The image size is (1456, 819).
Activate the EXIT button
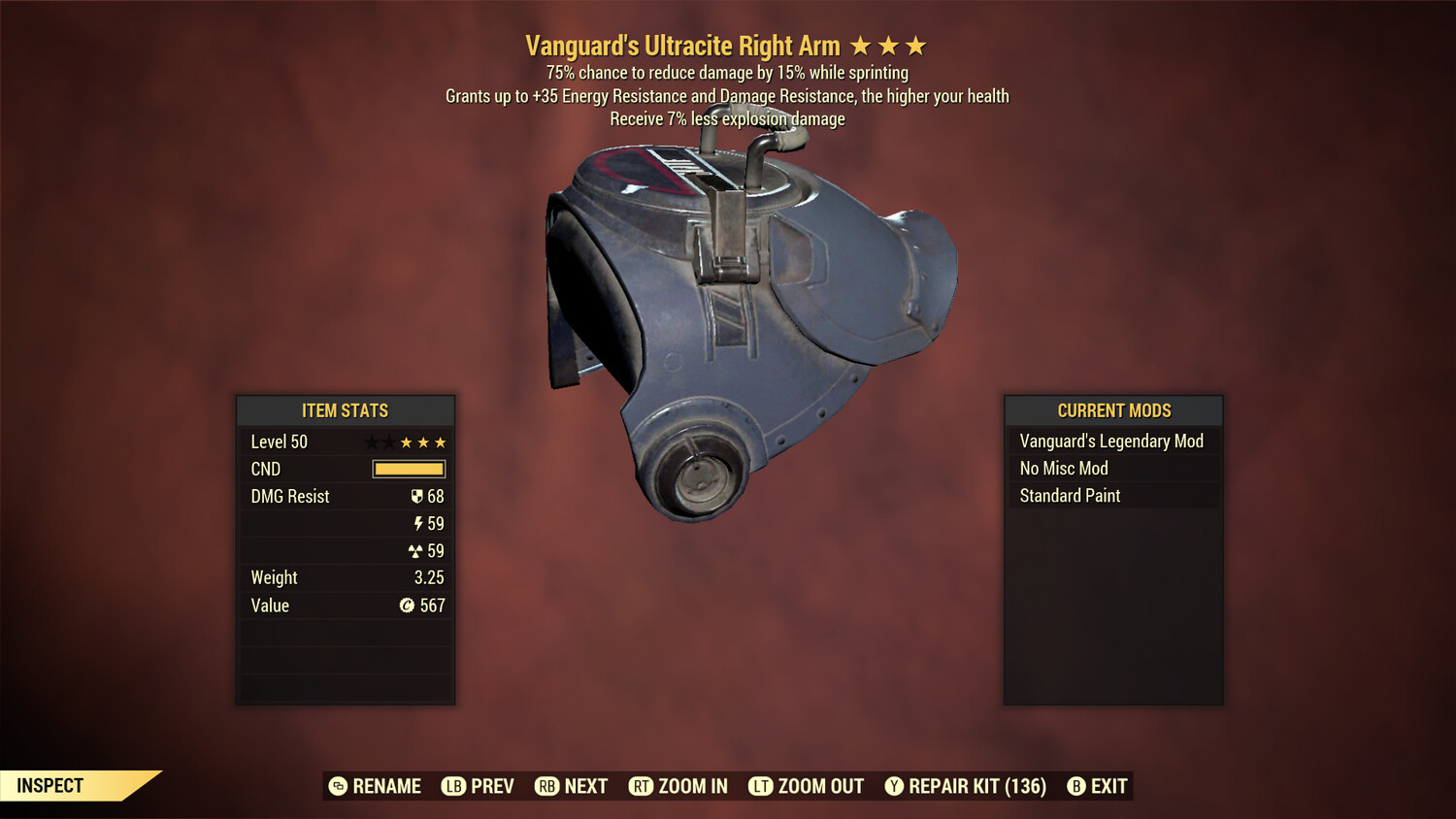(x=1108, y=786)
